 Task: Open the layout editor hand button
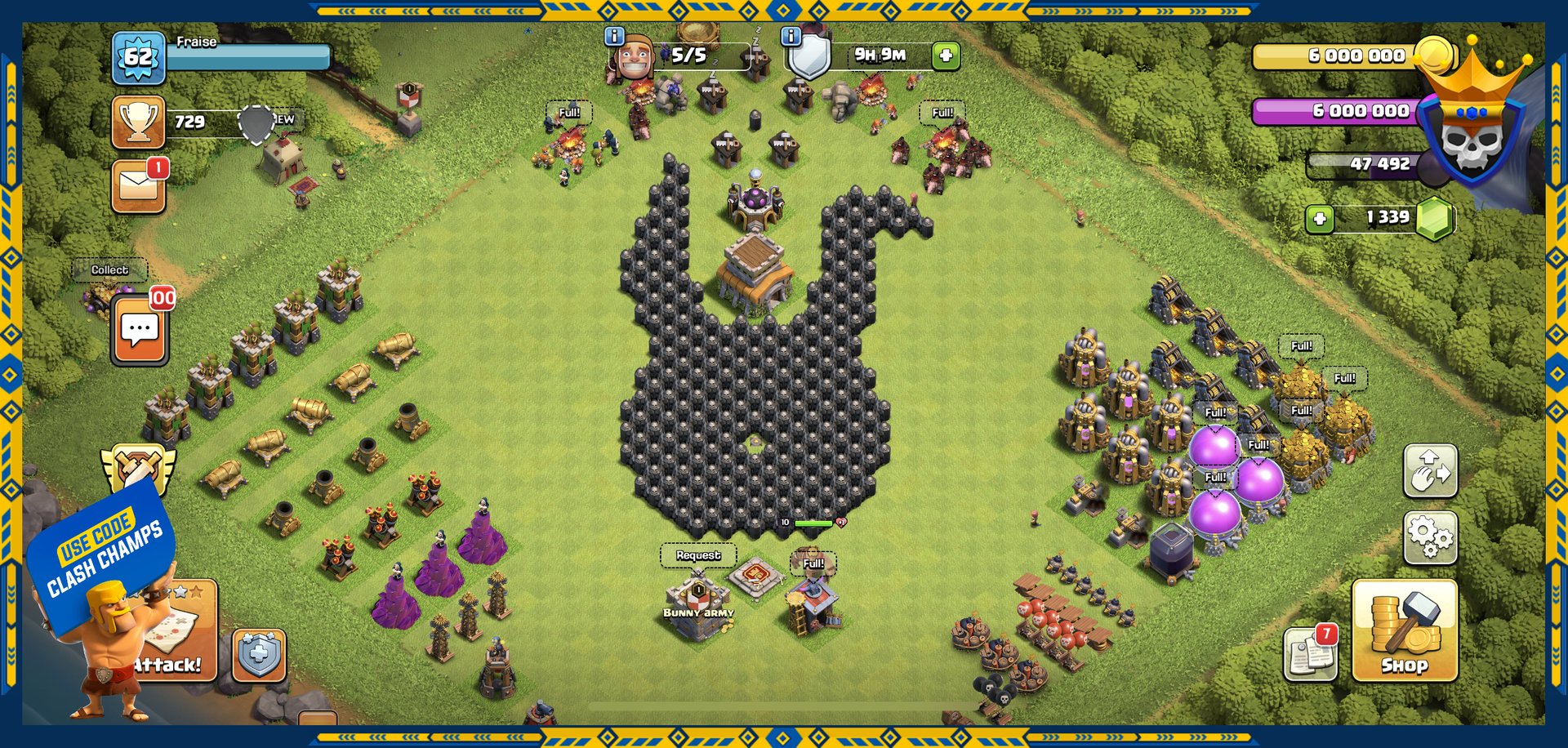(1429, 471)
